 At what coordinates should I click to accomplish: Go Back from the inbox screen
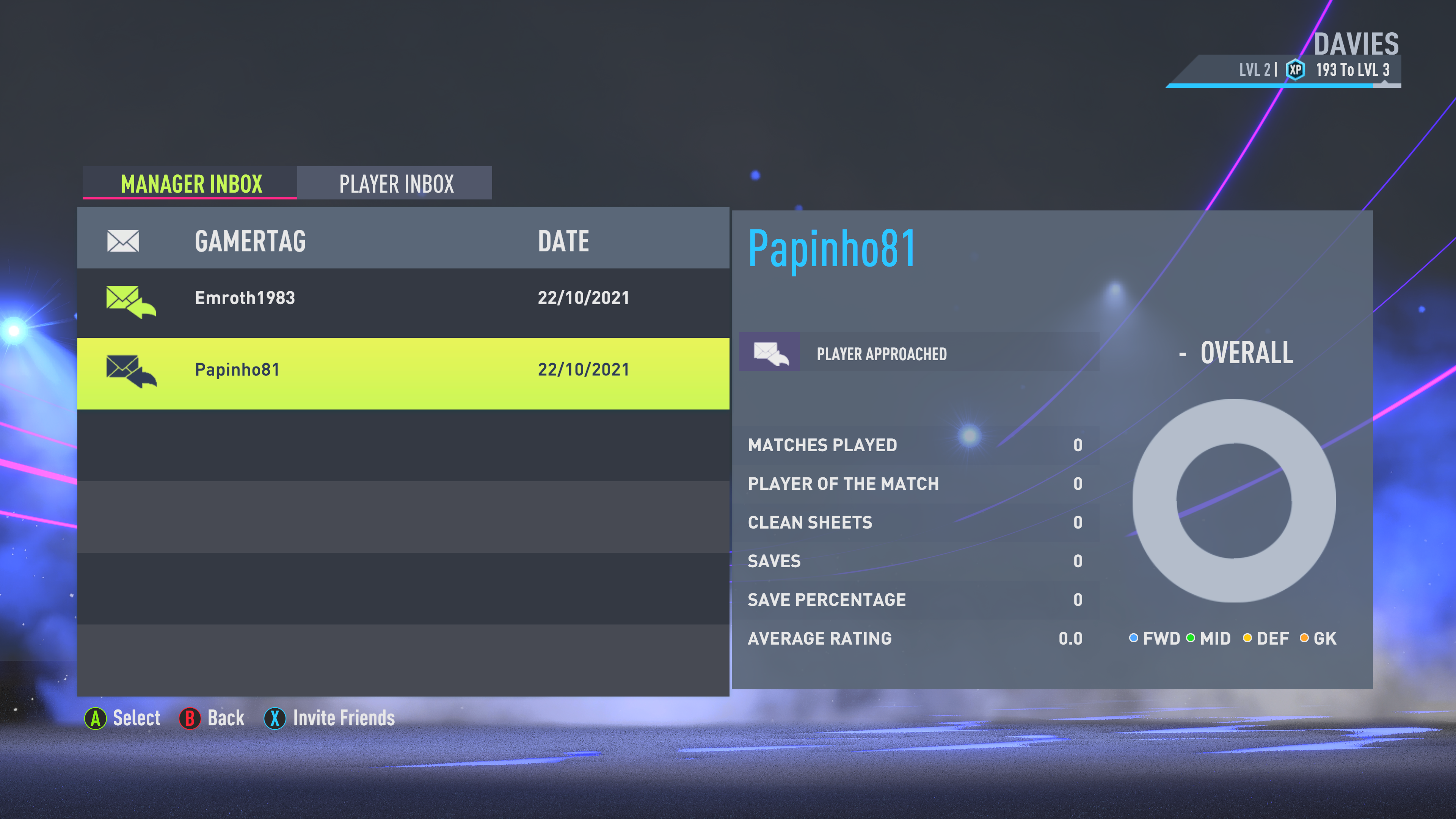pos(212,718)
